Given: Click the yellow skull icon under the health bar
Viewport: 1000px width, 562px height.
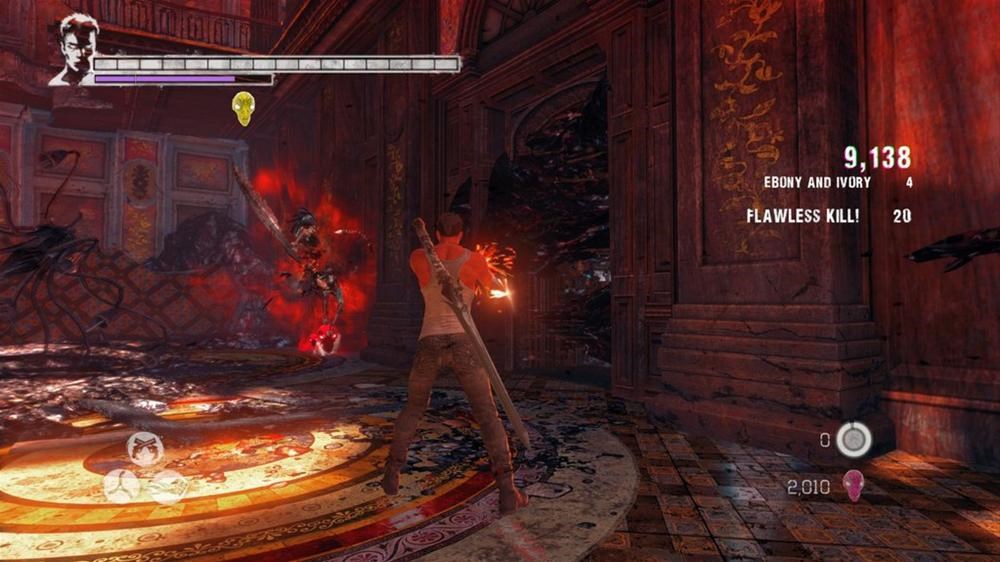Looking at the screenshot, I should pos(243,108).
